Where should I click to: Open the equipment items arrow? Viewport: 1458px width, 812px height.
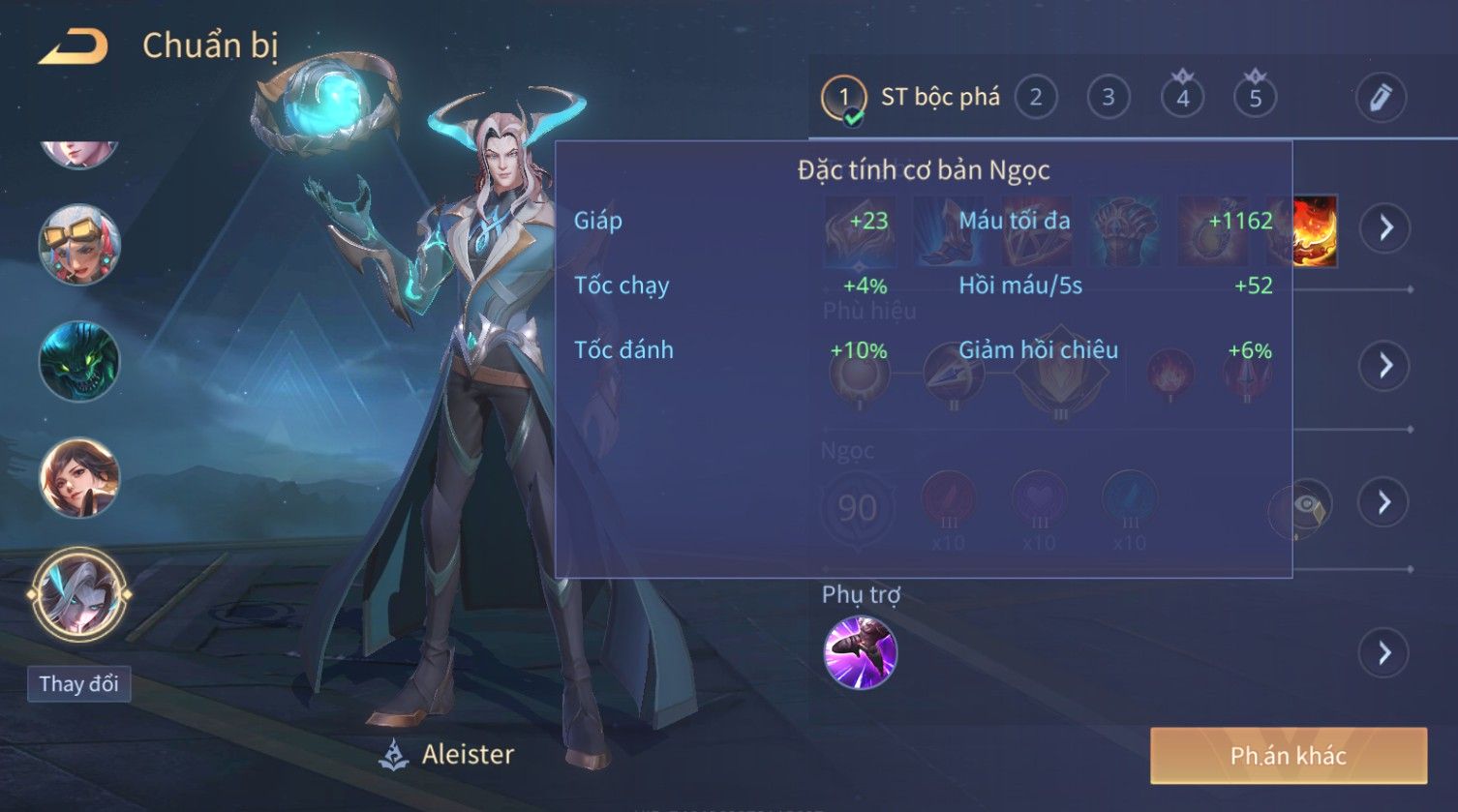[1385, 228]
